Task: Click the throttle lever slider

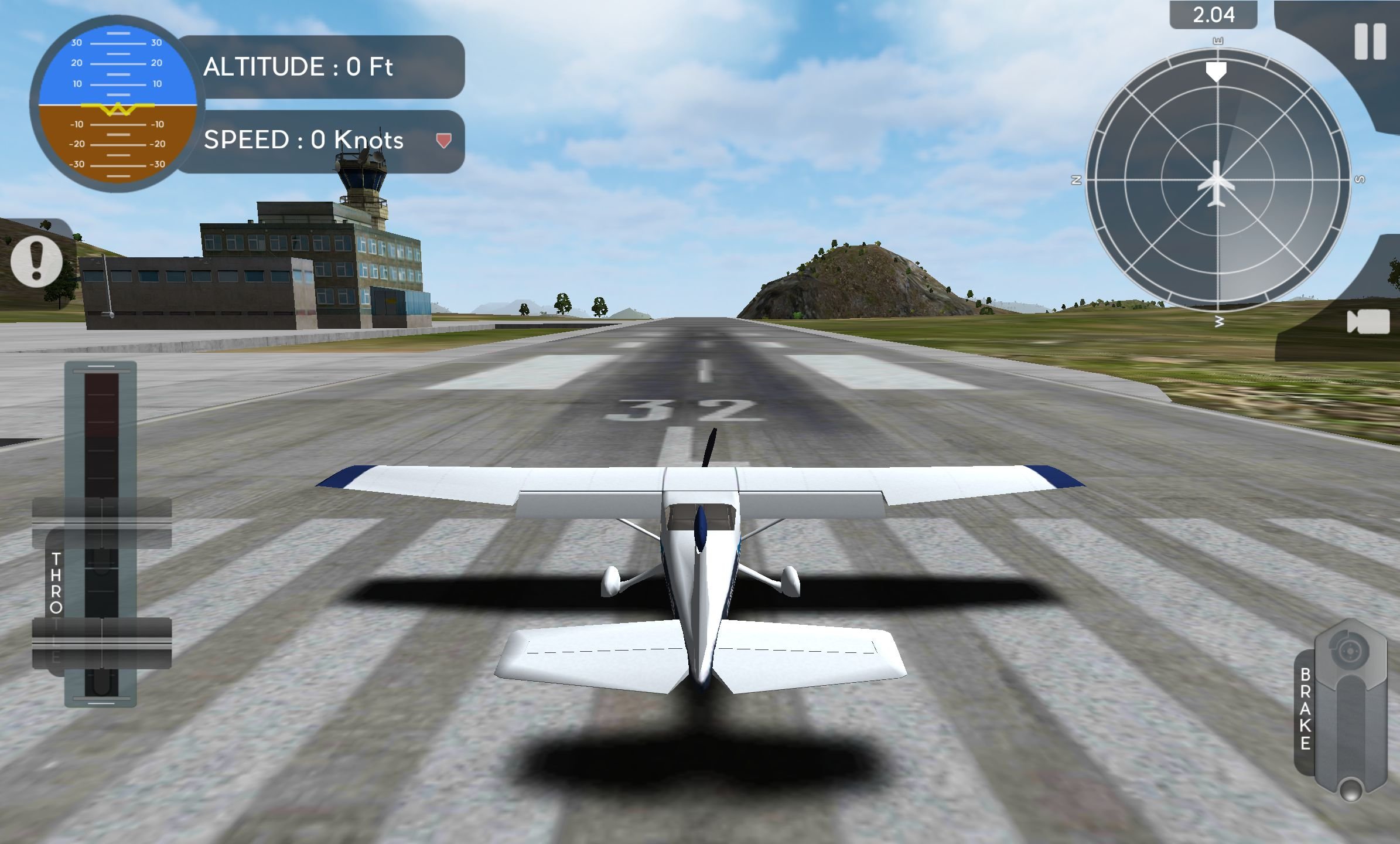Action: point(101,642)
